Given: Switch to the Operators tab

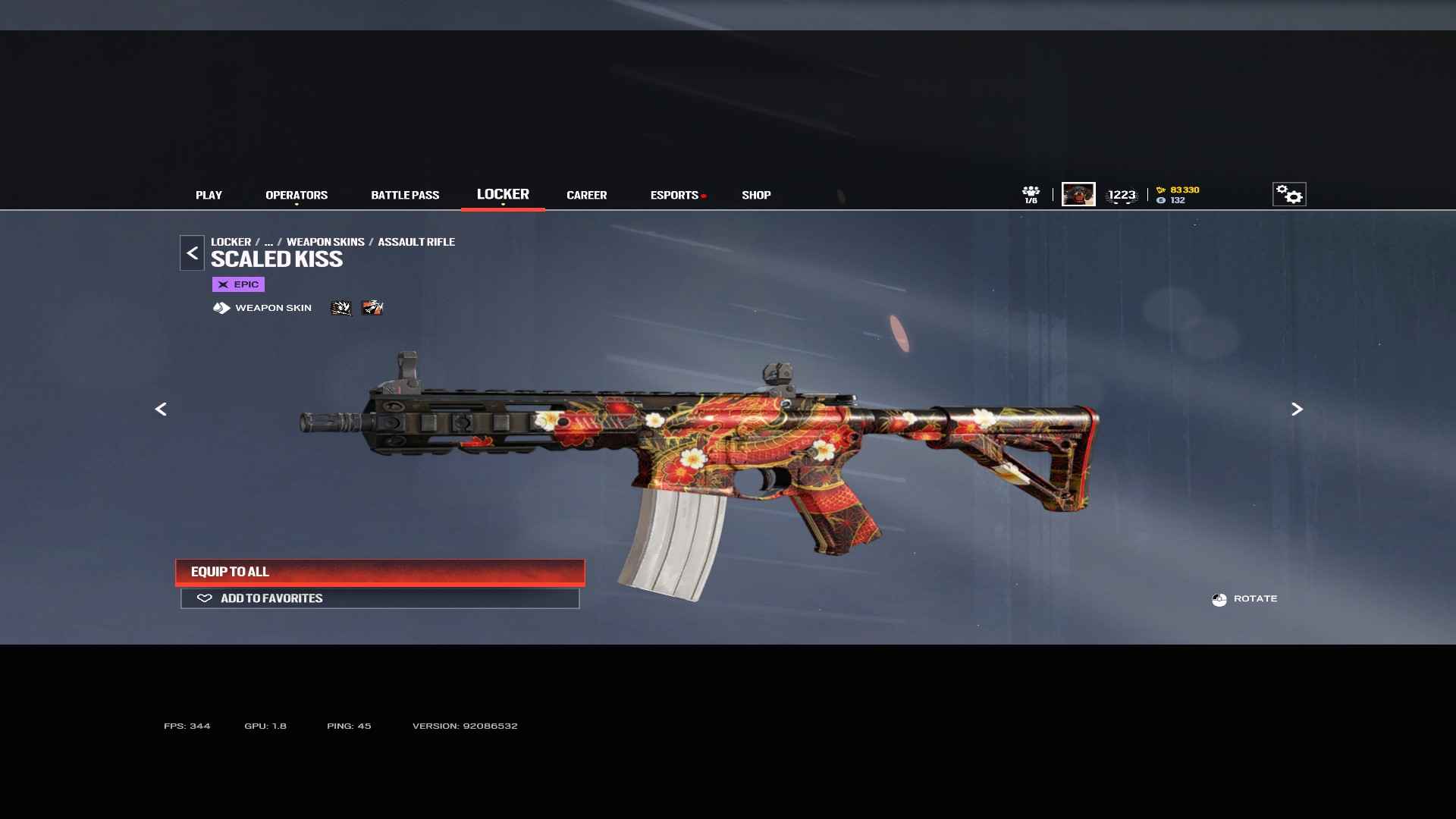Looking at the screenshot, I should pyautogui.click(x=297, y=195).
